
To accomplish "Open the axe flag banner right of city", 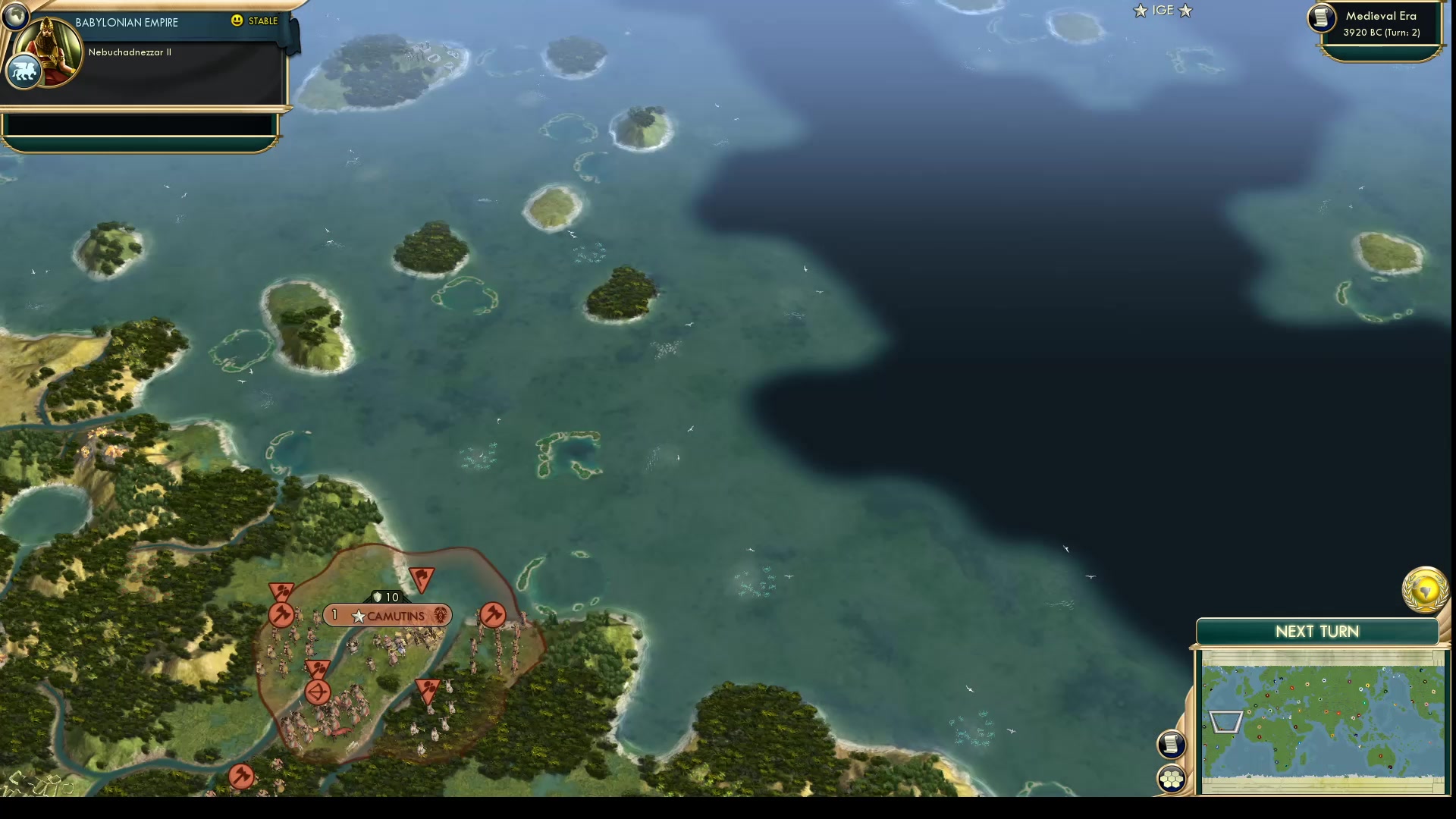I will [491, 616].
